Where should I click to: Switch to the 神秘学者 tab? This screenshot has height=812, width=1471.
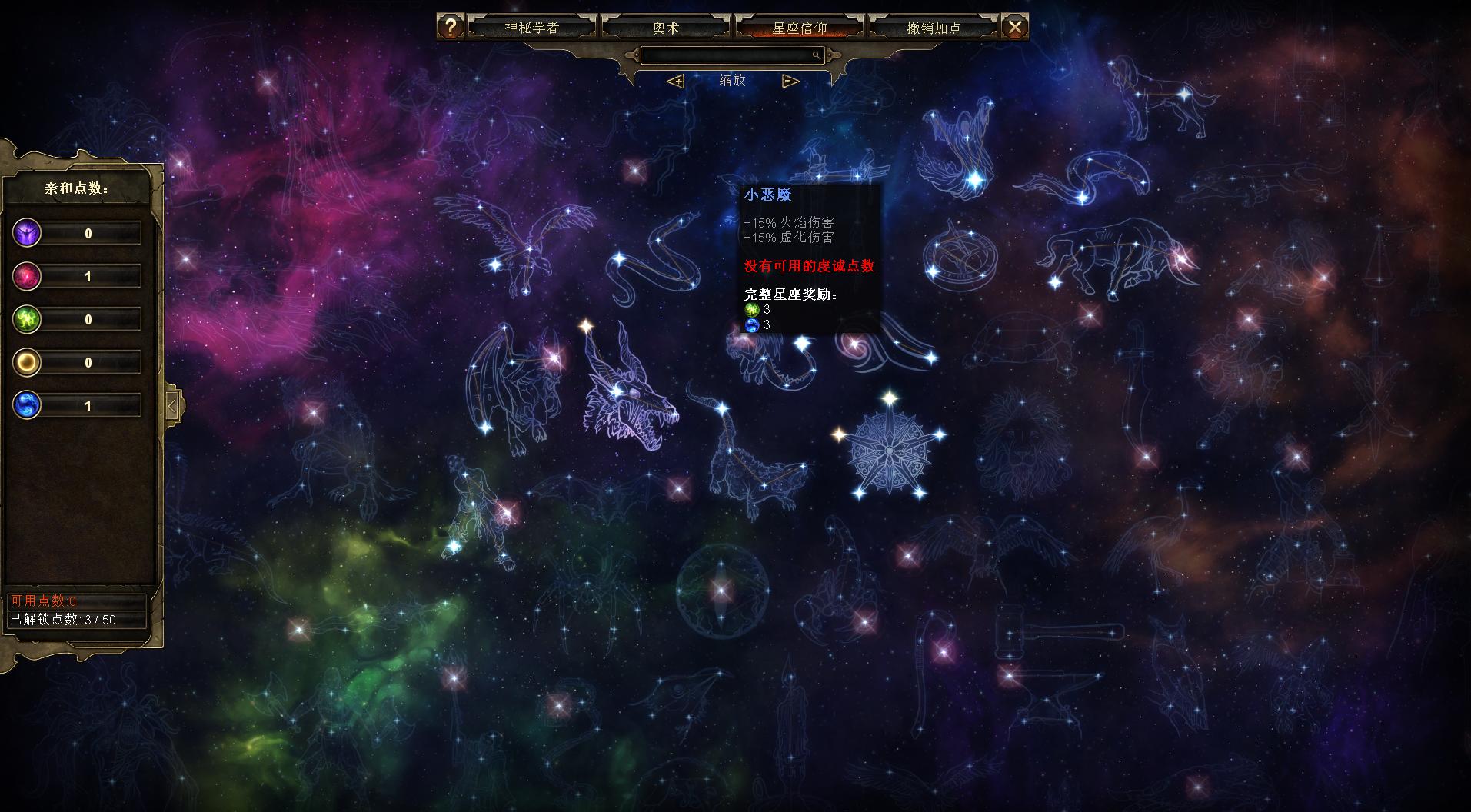click(x=531, y=28)
